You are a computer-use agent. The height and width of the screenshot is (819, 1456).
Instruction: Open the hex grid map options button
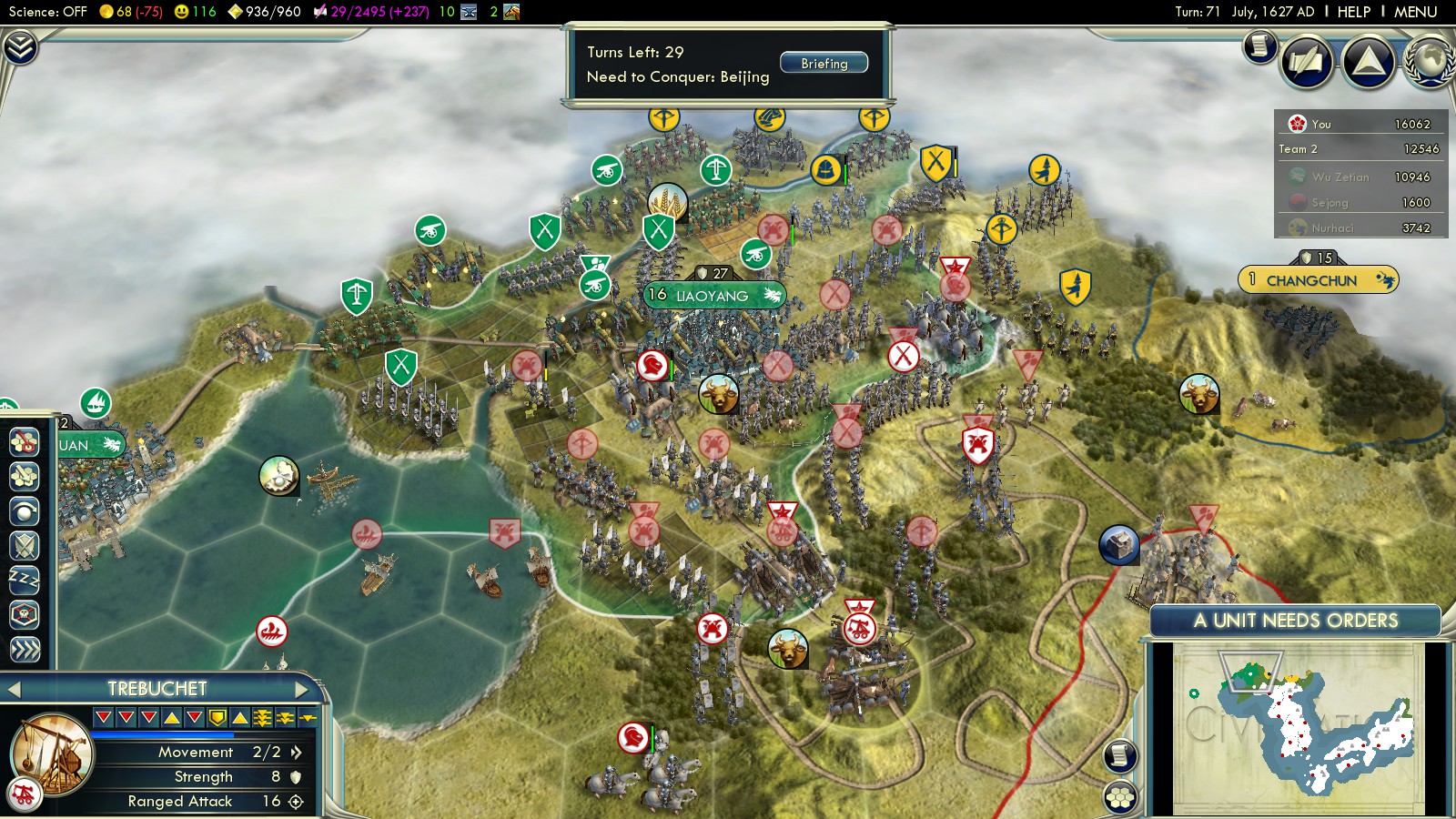[x=1120, y=797]
